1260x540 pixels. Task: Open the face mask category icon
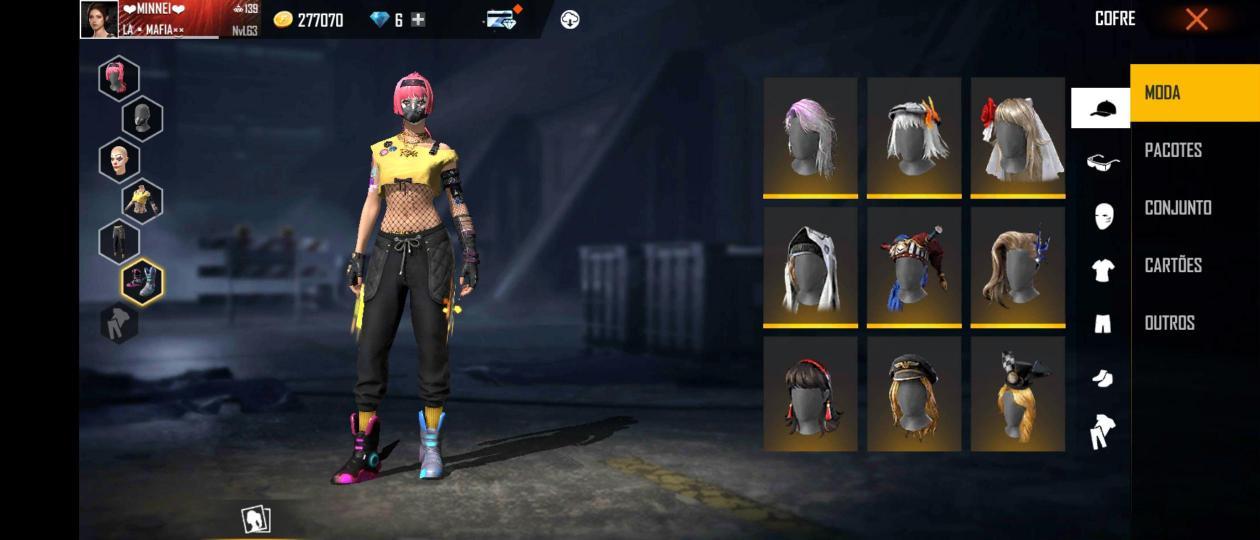click(1102, 216)
